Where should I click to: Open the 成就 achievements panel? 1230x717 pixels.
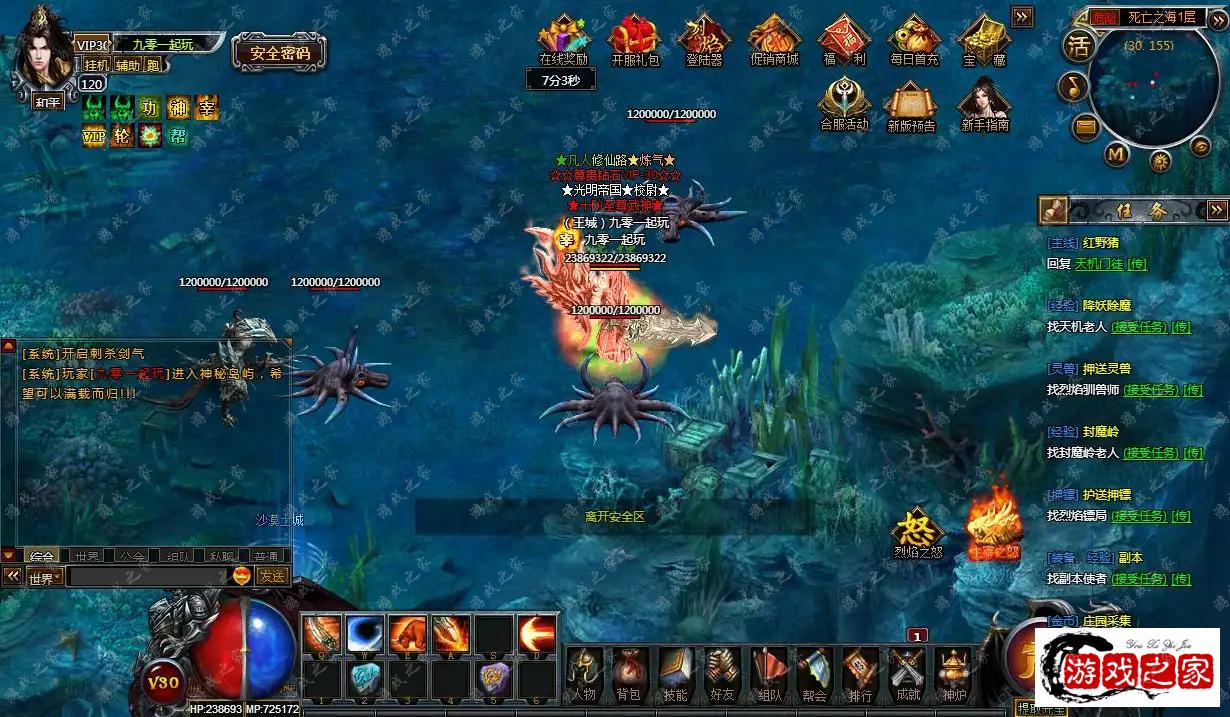click(x=907, y=673)
